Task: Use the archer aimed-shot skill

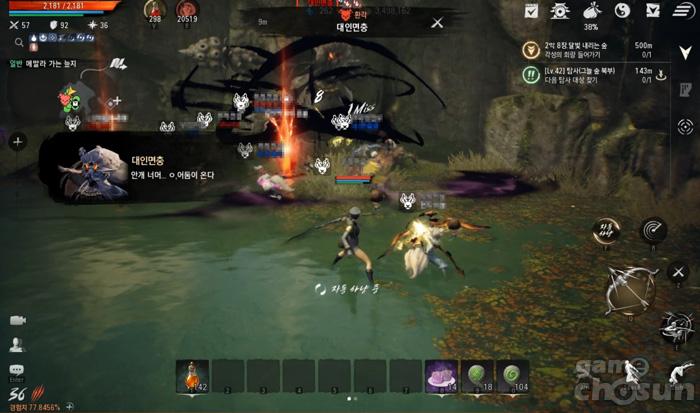Action: pyautogui.click(x=676, y=326)
